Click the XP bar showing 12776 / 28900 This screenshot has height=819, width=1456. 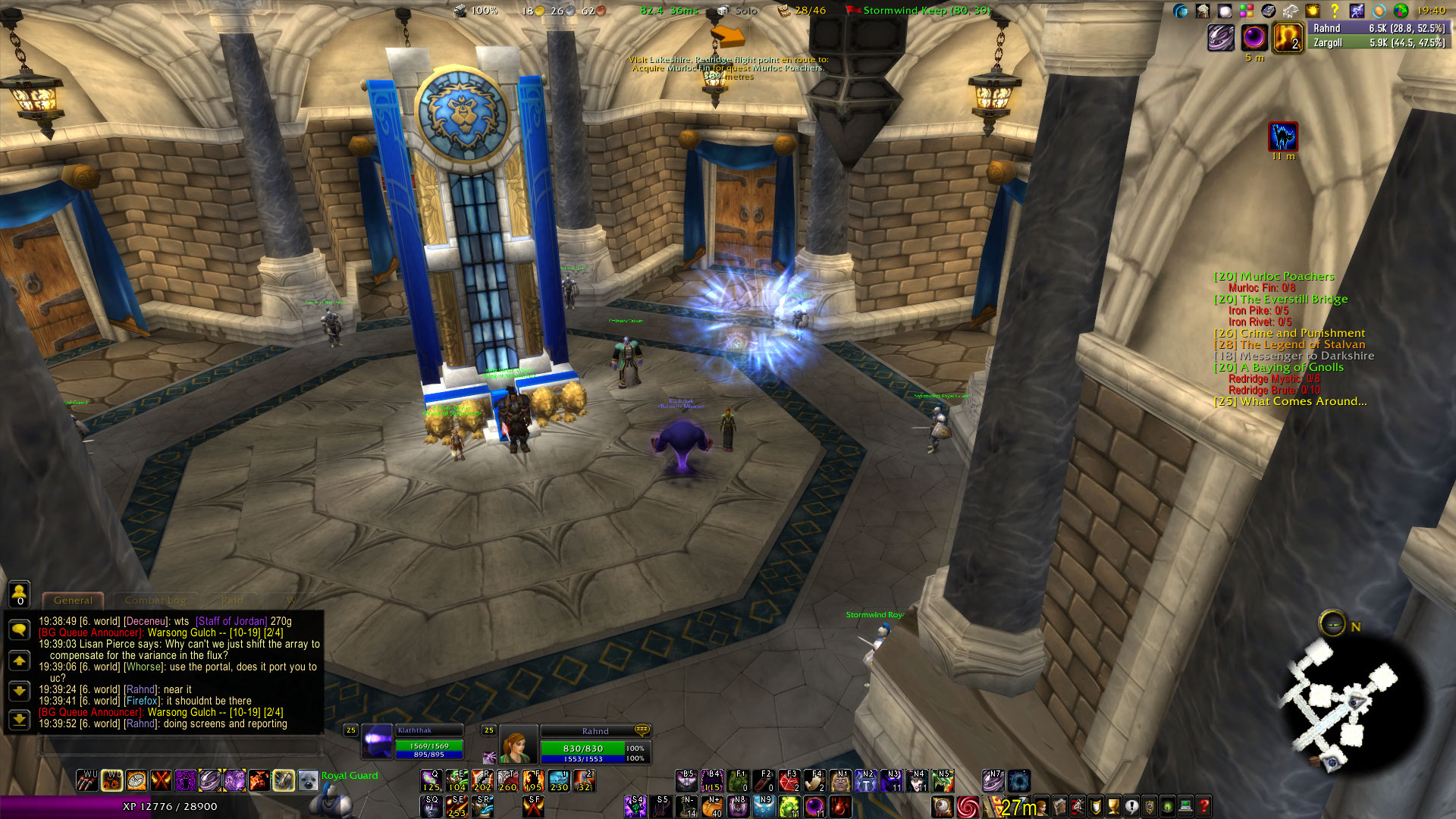[168, 807]
